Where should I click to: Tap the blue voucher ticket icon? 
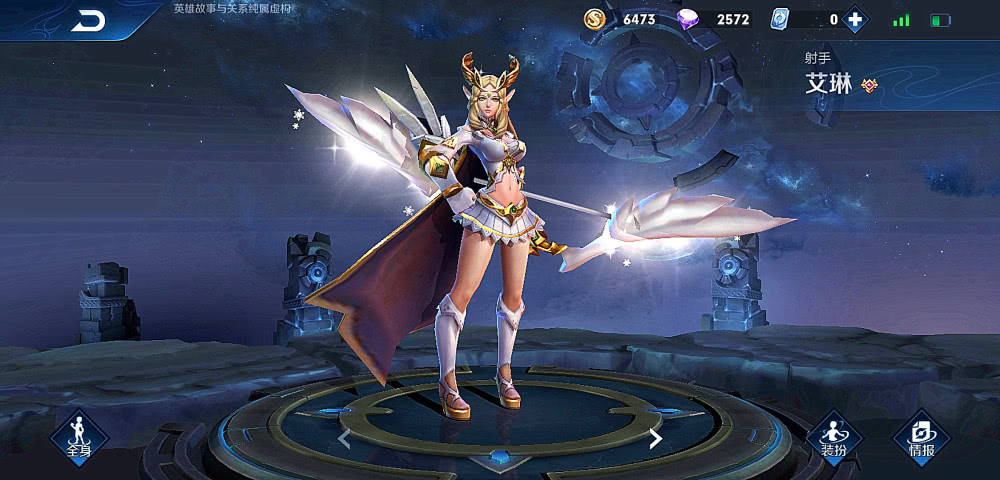point(781,19)
